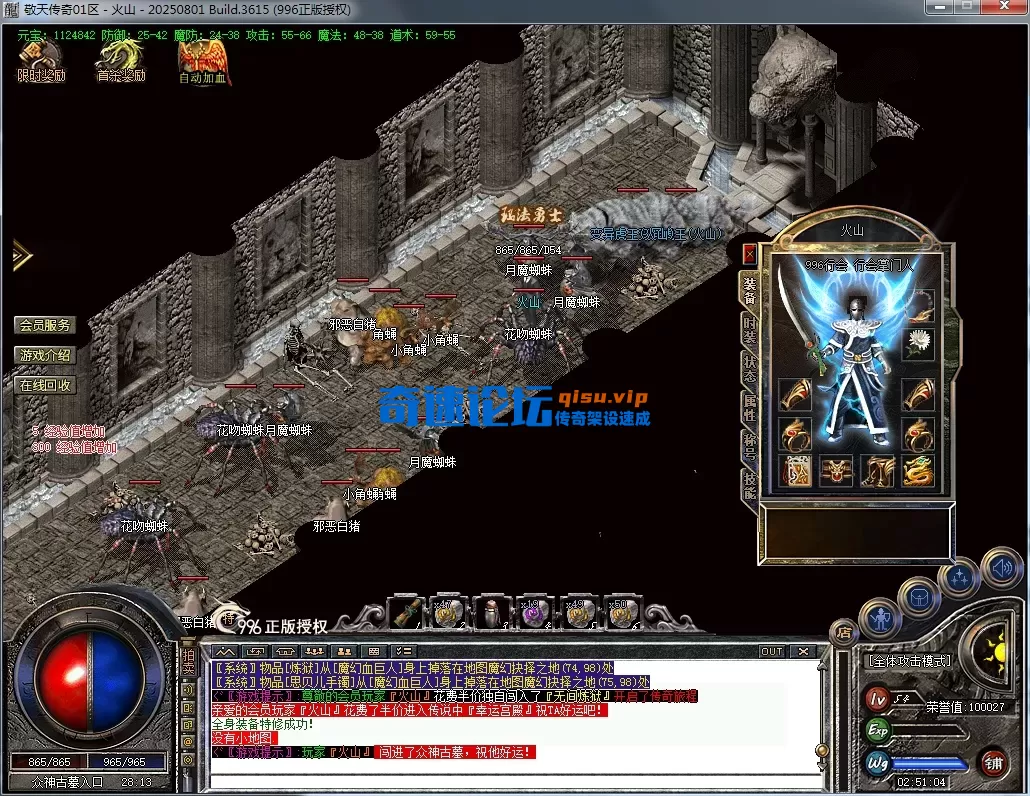Screen dimensions: 1030x796
Task: Switch to the 时装 fashion tab
Action: tap(749, 330)
